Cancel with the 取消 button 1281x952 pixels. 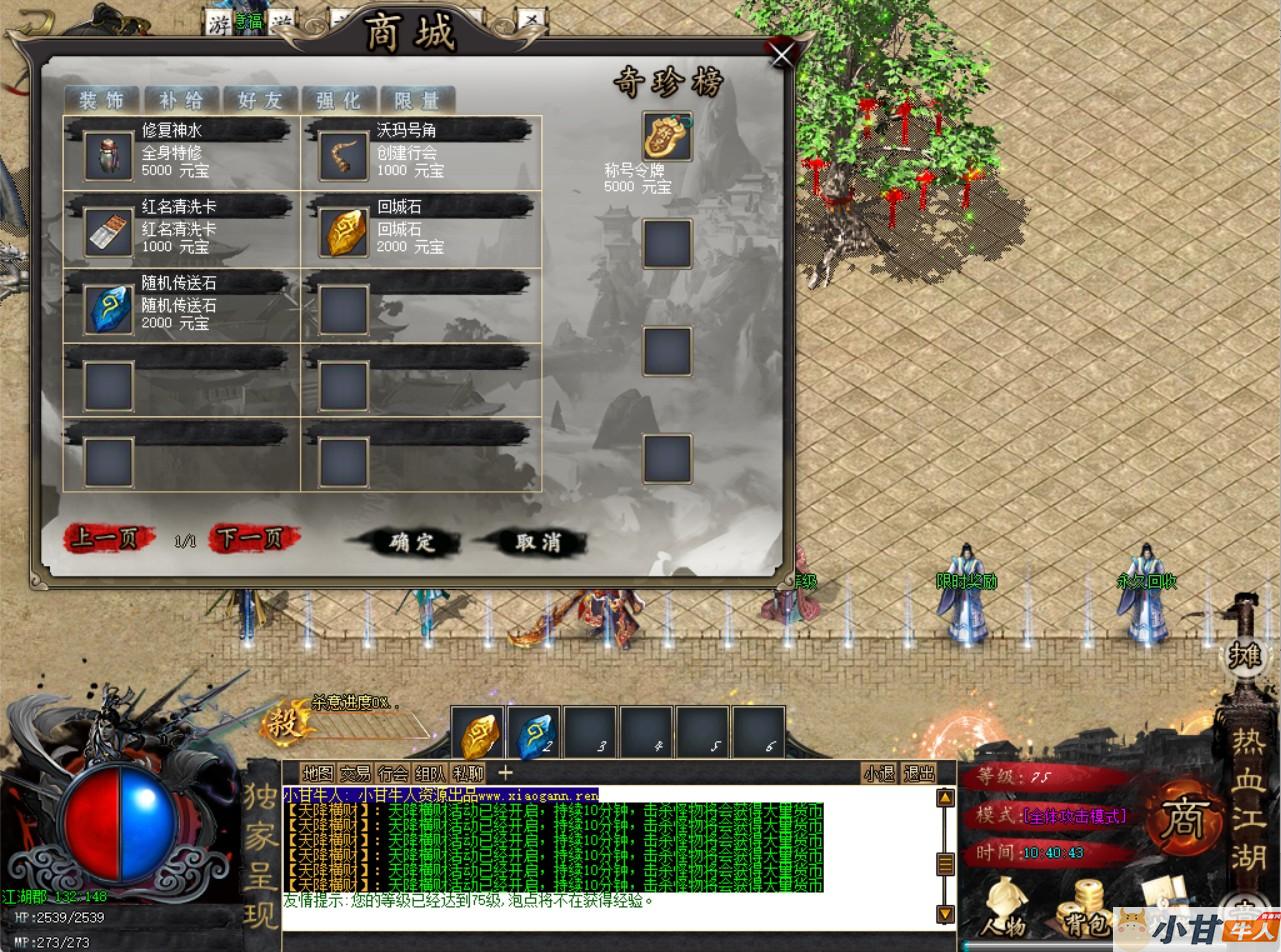click(x=538, y=542)
